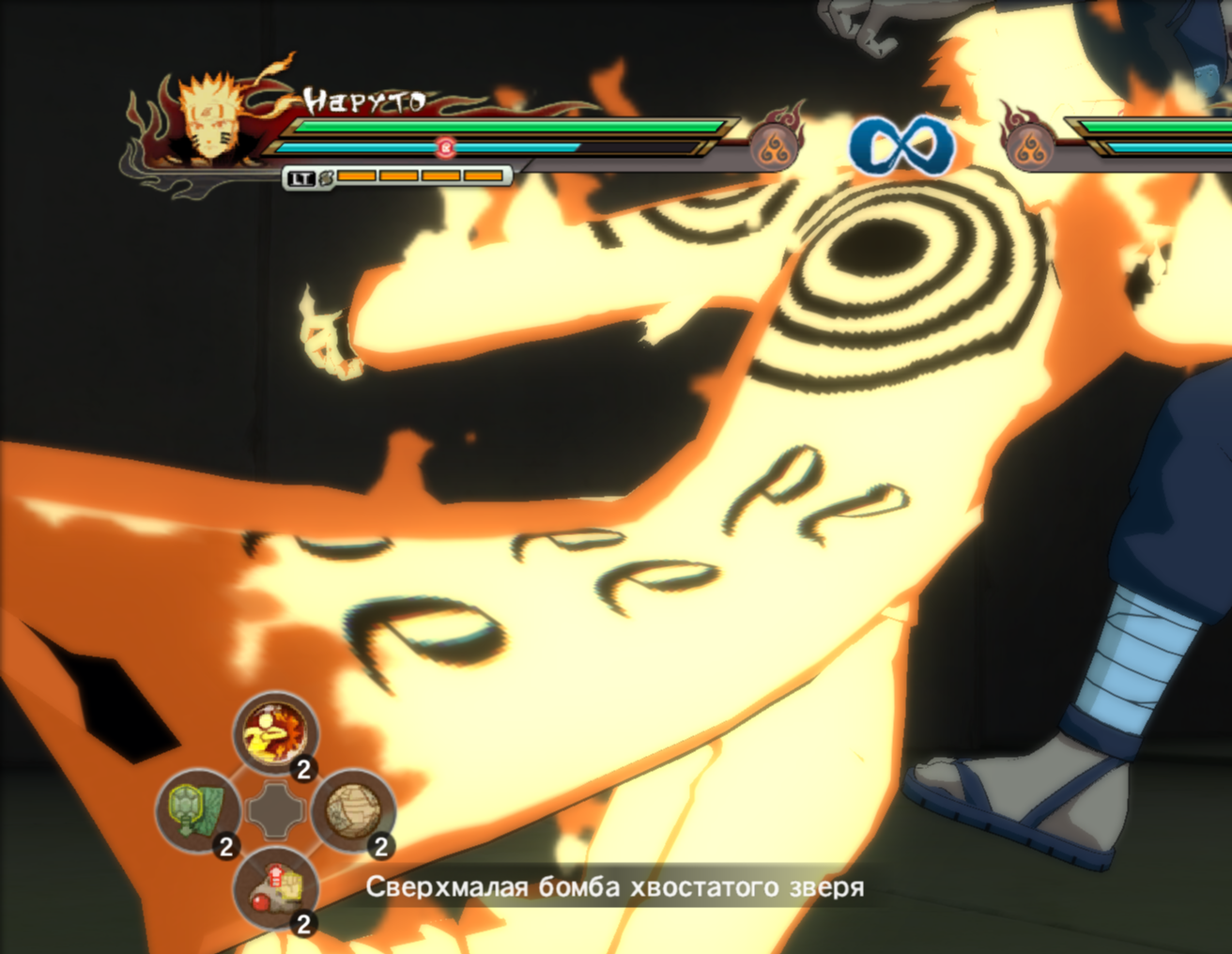Image resolution: width=1232 pixels, height=954 pixels.
Task: Click the small scroll icon beside the LT prompt
Action: tap(326, 176)
